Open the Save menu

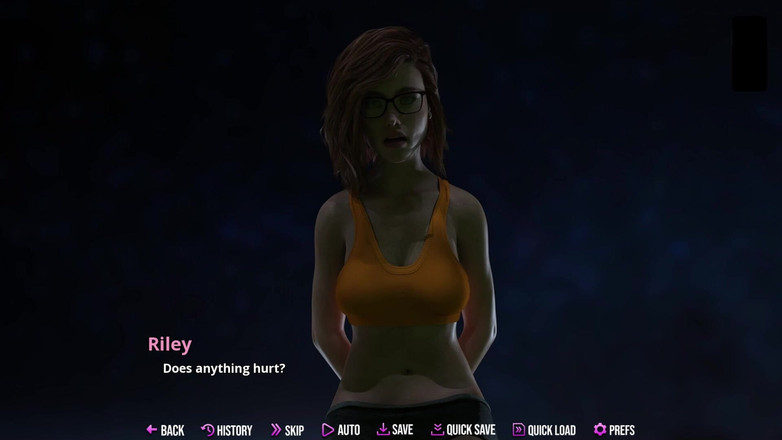[x=395, y=430]
